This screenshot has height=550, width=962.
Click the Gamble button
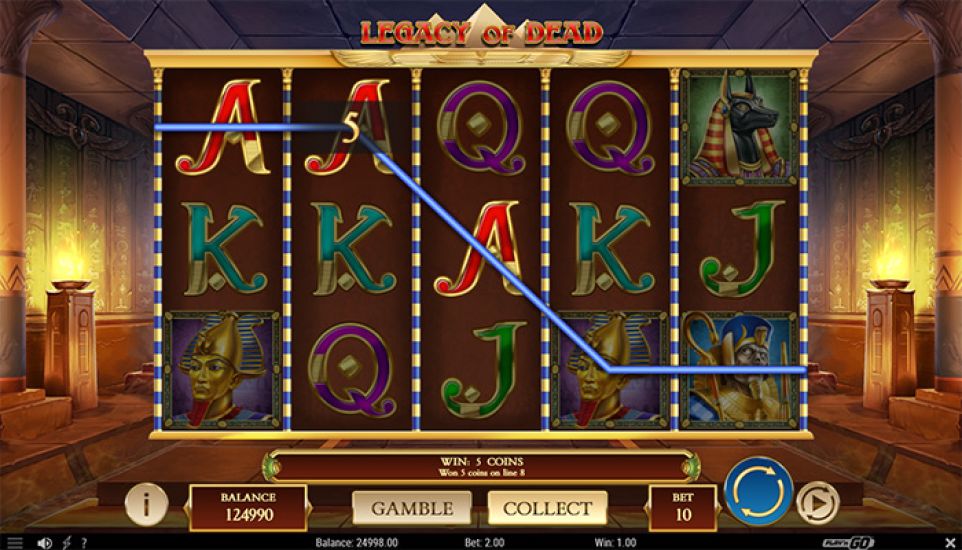point(413,508)
